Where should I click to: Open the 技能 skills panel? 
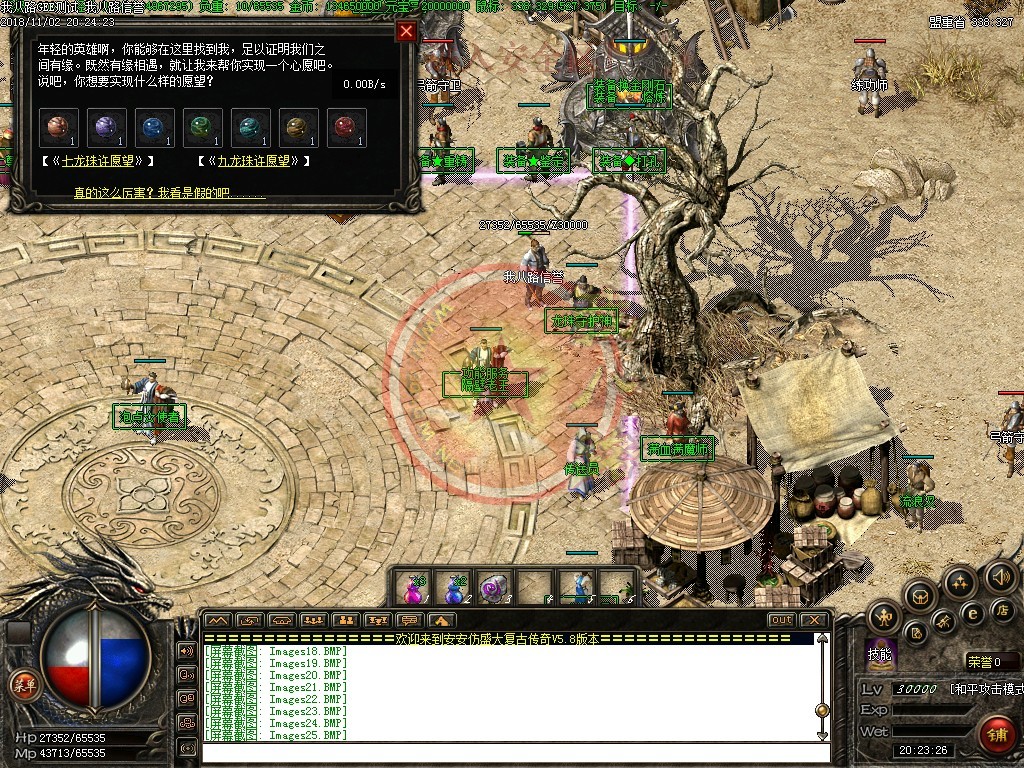[x=880, y=655]
